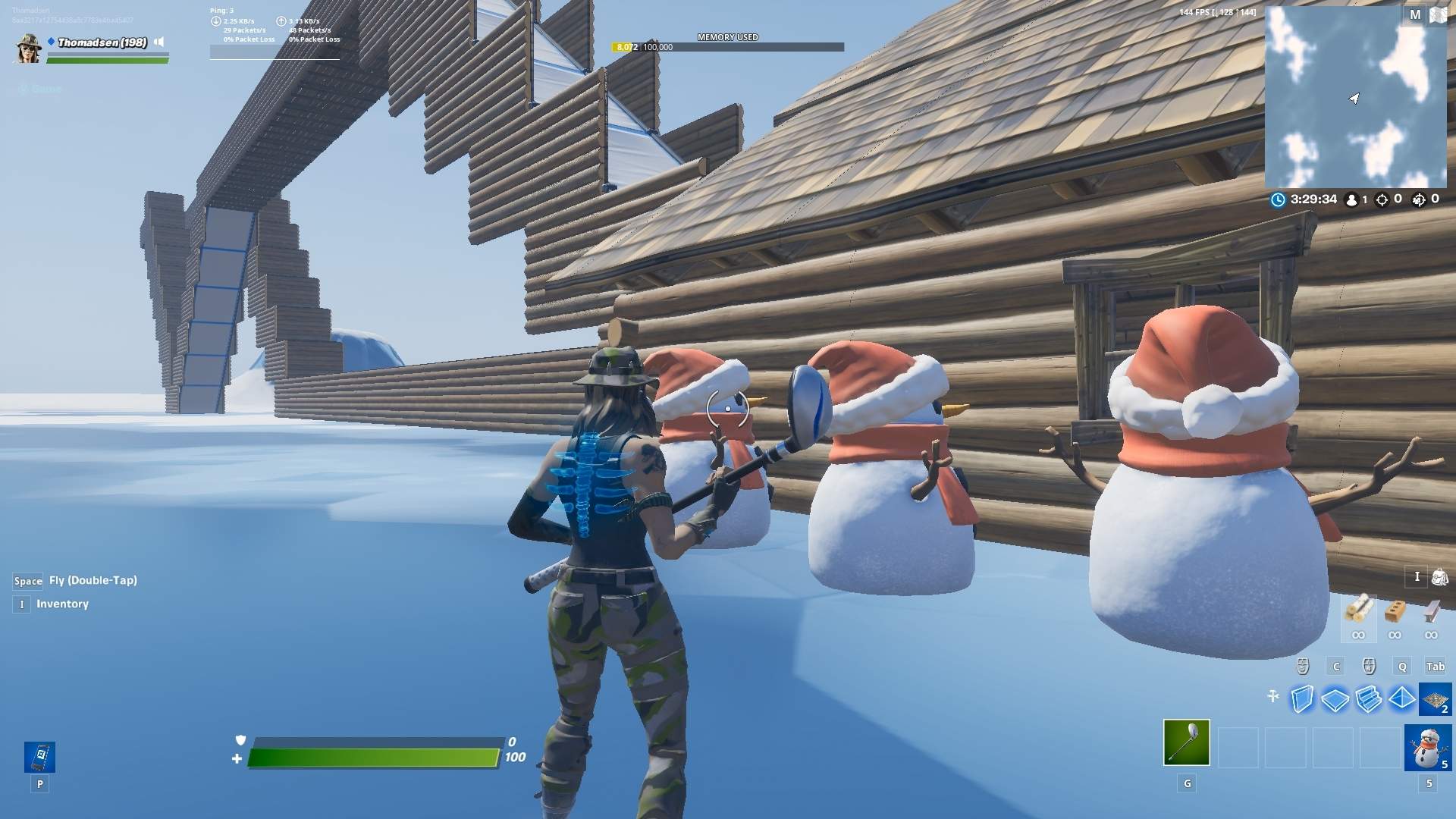
Task: Mute Thomadsen's voice speaker icon
Action: point(158,43)
